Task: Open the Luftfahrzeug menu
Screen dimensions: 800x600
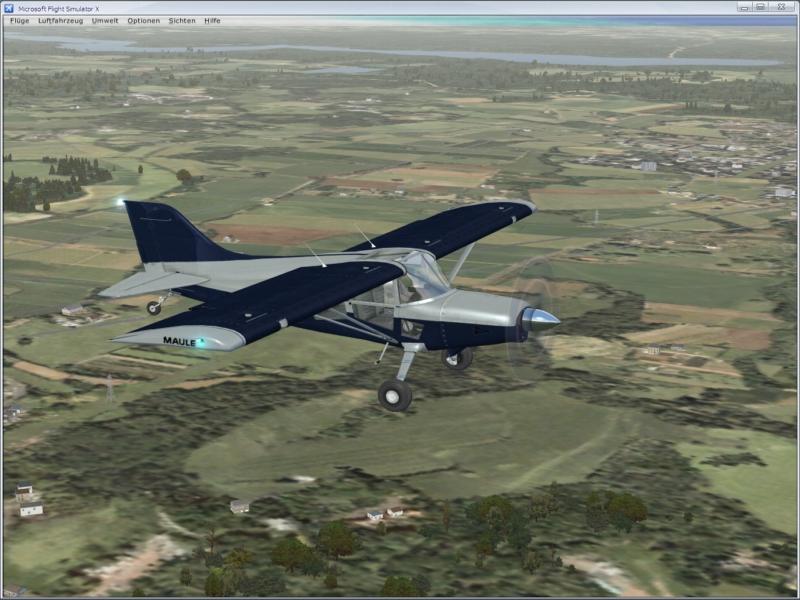Action: coord(60,20)
